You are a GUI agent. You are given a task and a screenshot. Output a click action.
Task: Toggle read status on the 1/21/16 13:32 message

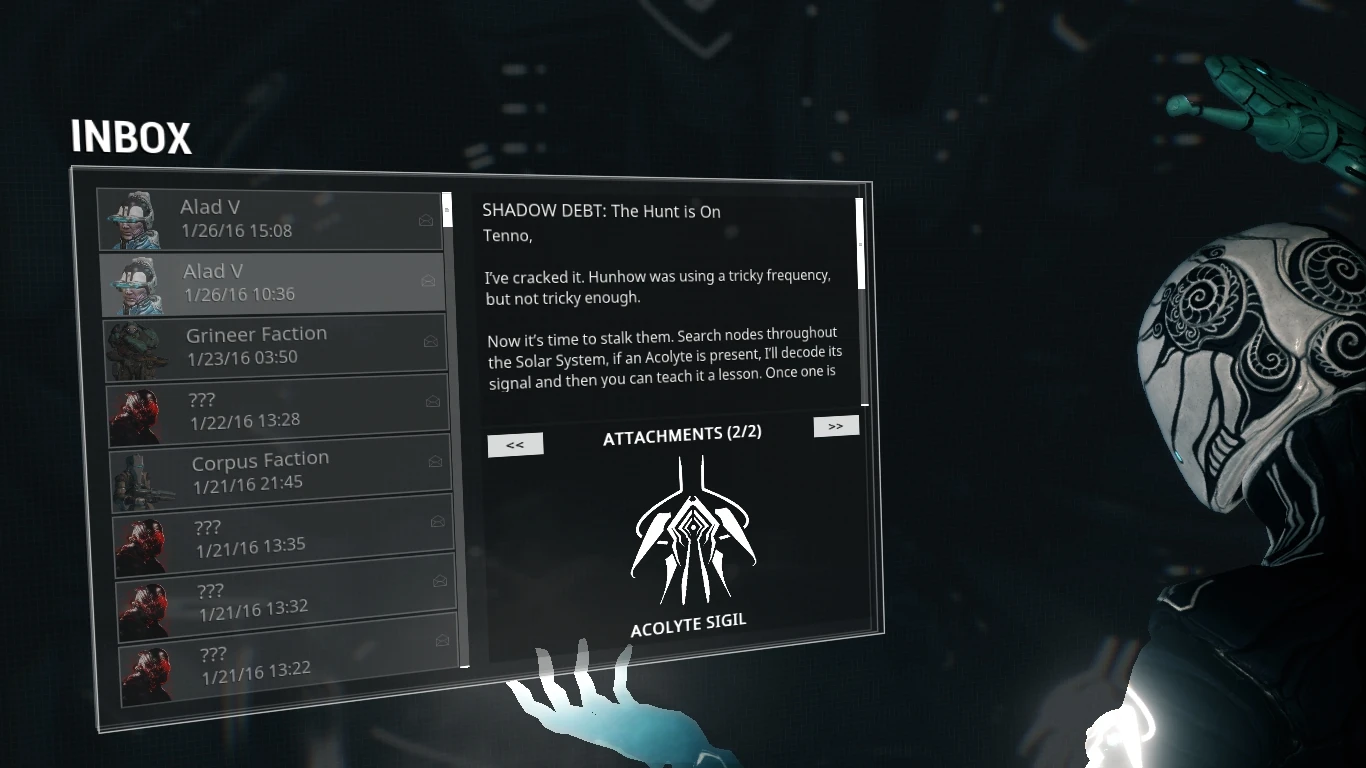coord(439,582)
